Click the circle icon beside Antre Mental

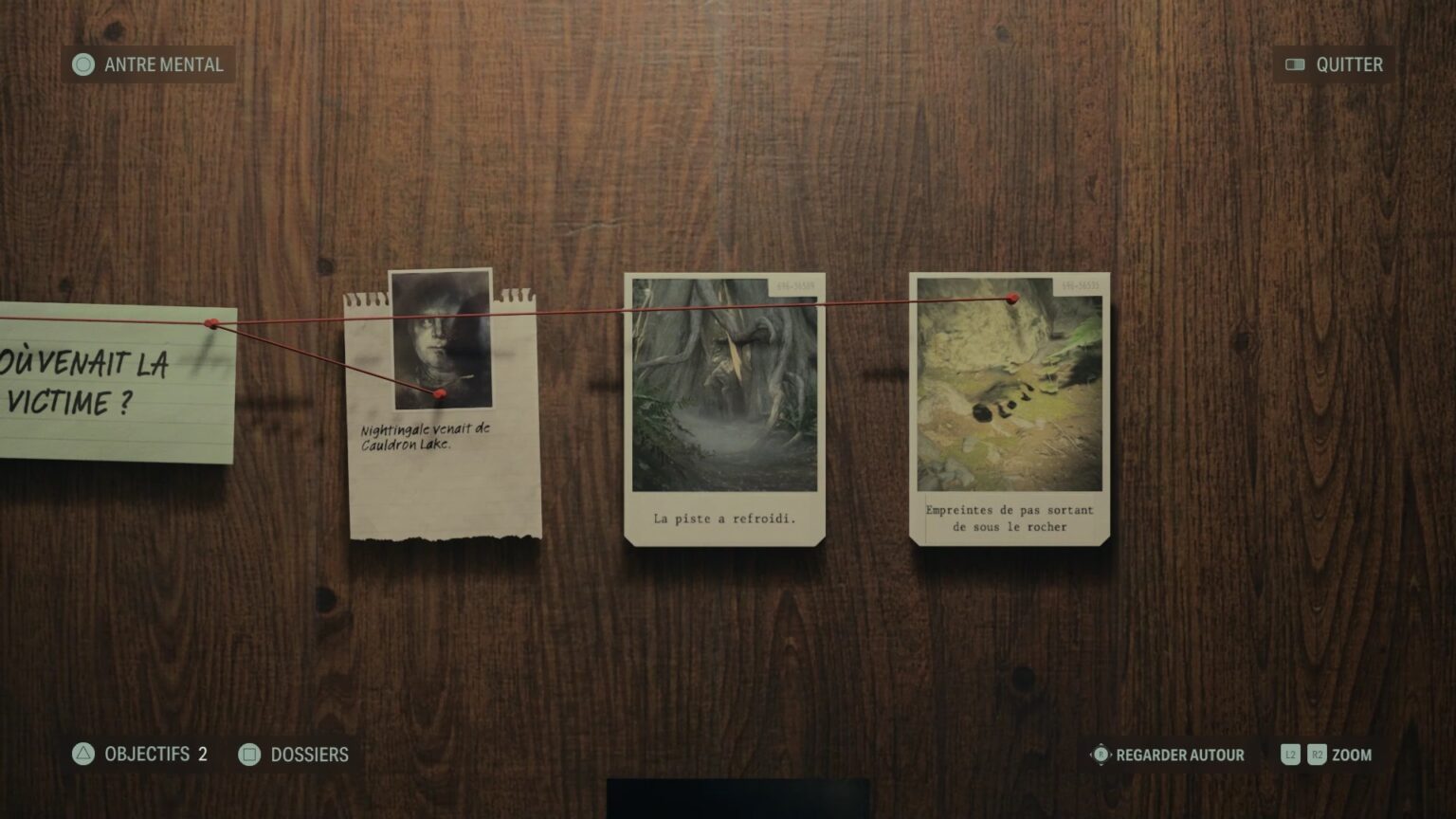click(84, 65)
